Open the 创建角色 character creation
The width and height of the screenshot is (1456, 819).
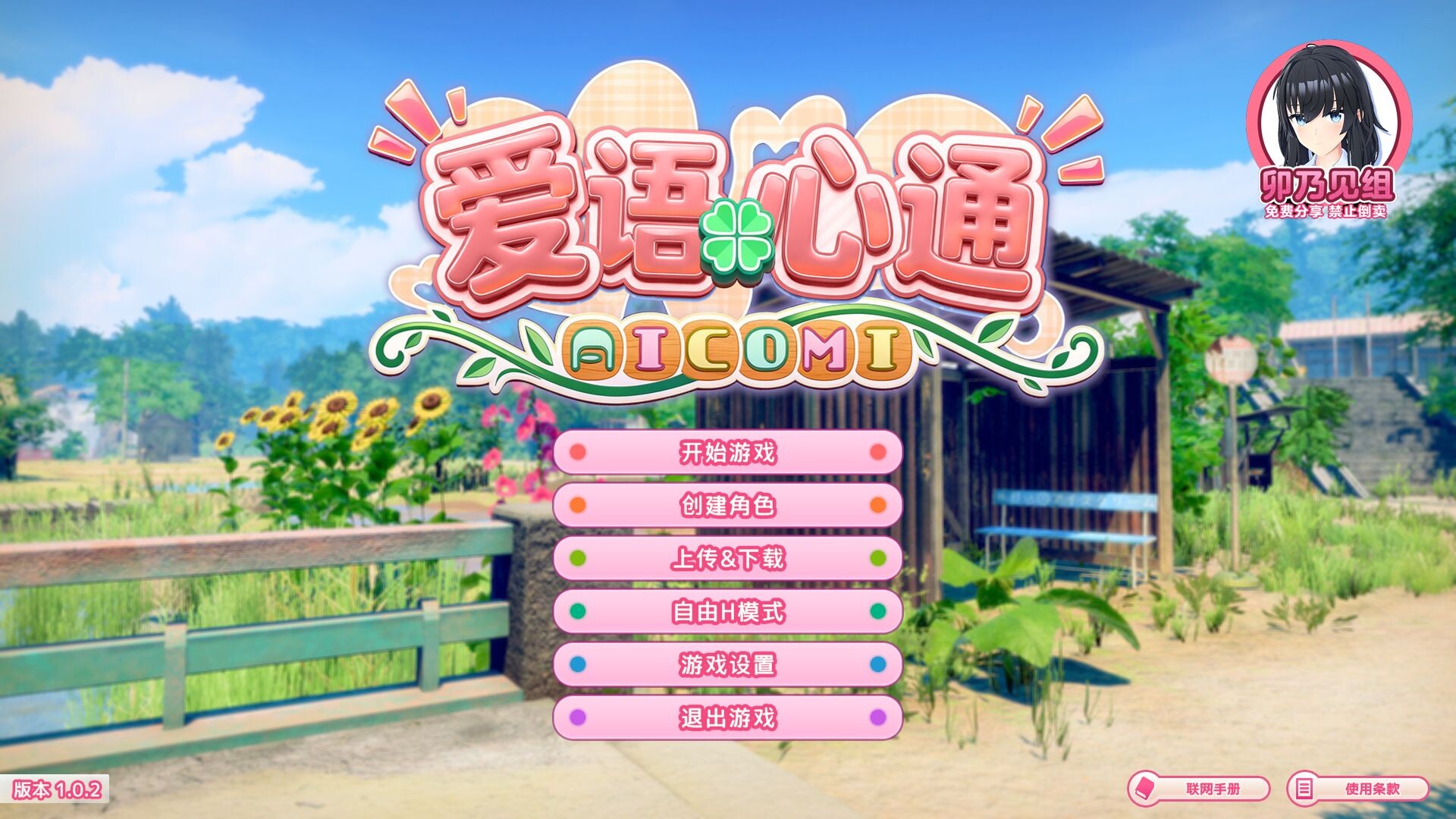727,506
